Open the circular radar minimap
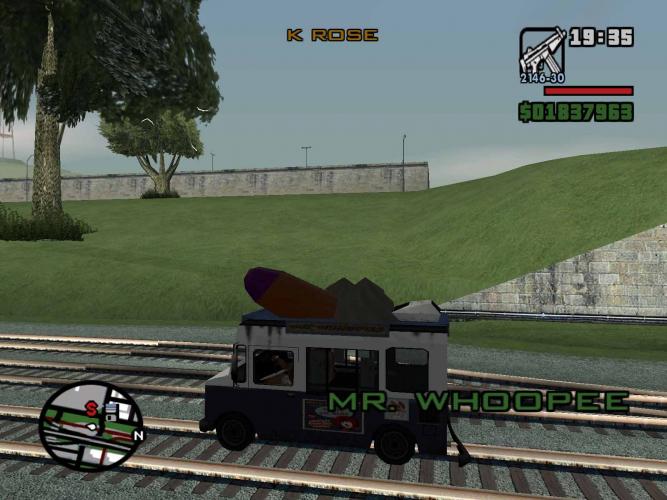The width and height of the screenshot is (667, 500). pos(91,426)
